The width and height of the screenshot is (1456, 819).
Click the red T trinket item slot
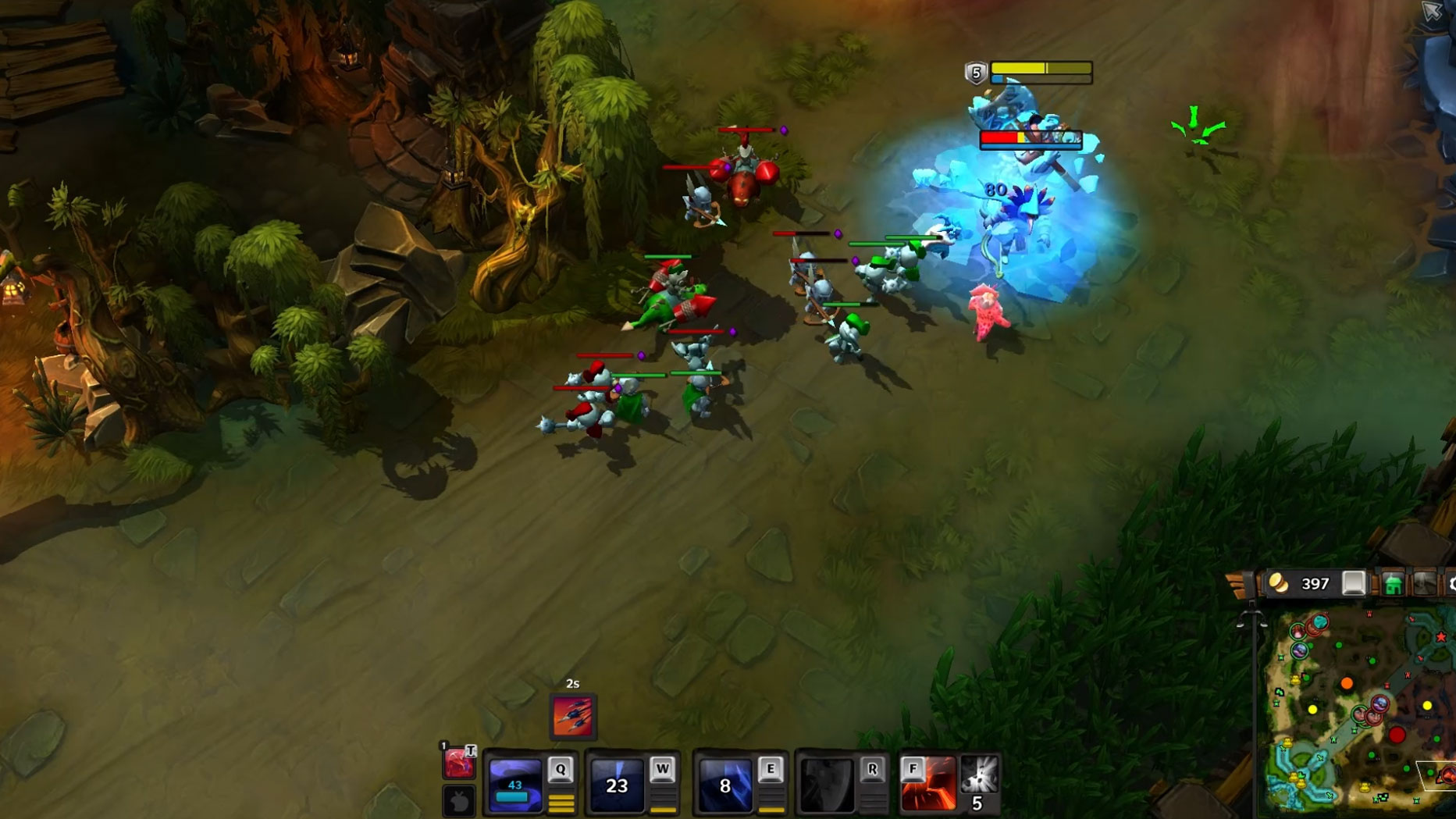[x=458, y=762]
